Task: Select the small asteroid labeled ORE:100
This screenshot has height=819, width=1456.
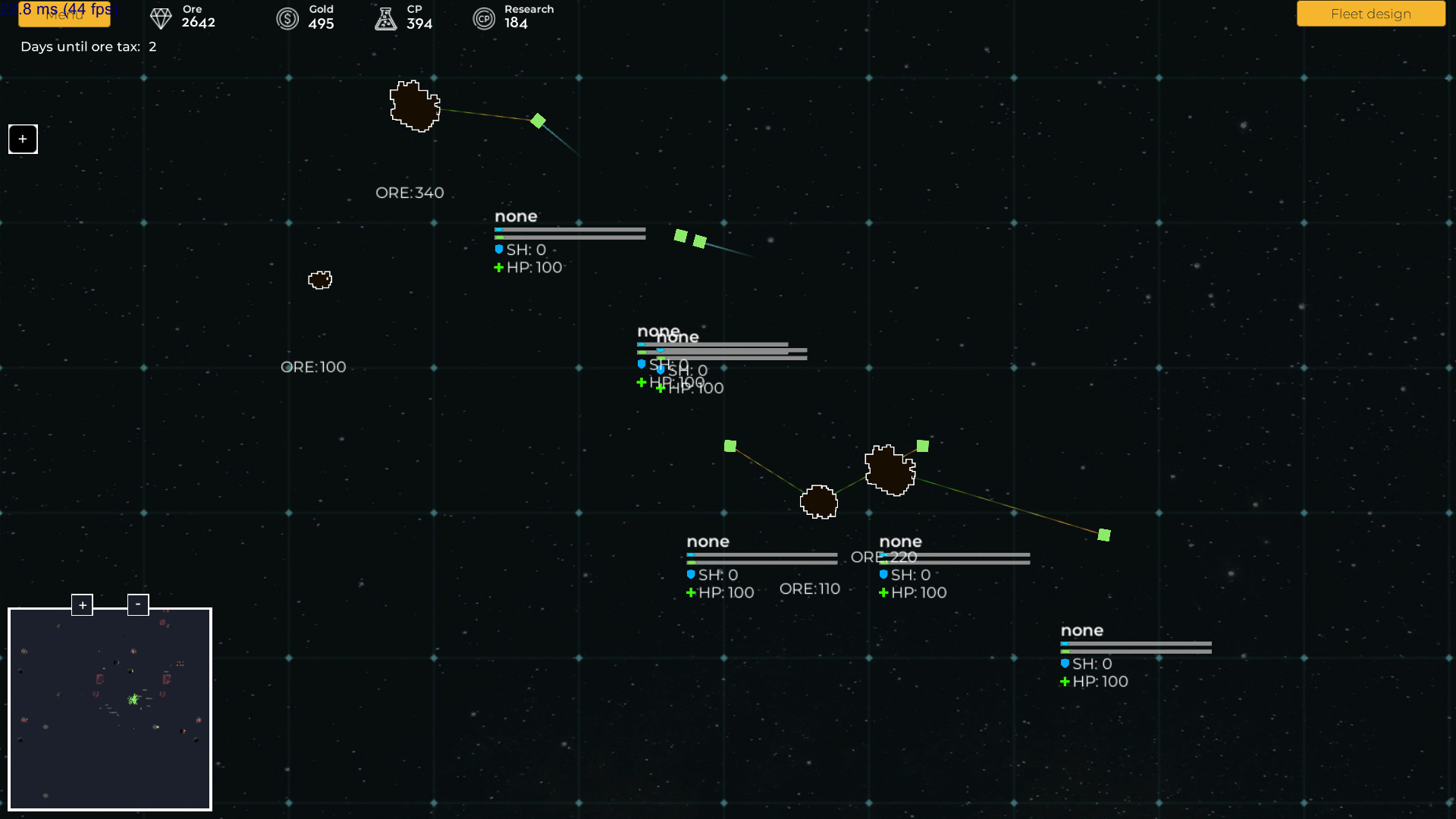Action: pyautogui.click(x=319, y=280)
